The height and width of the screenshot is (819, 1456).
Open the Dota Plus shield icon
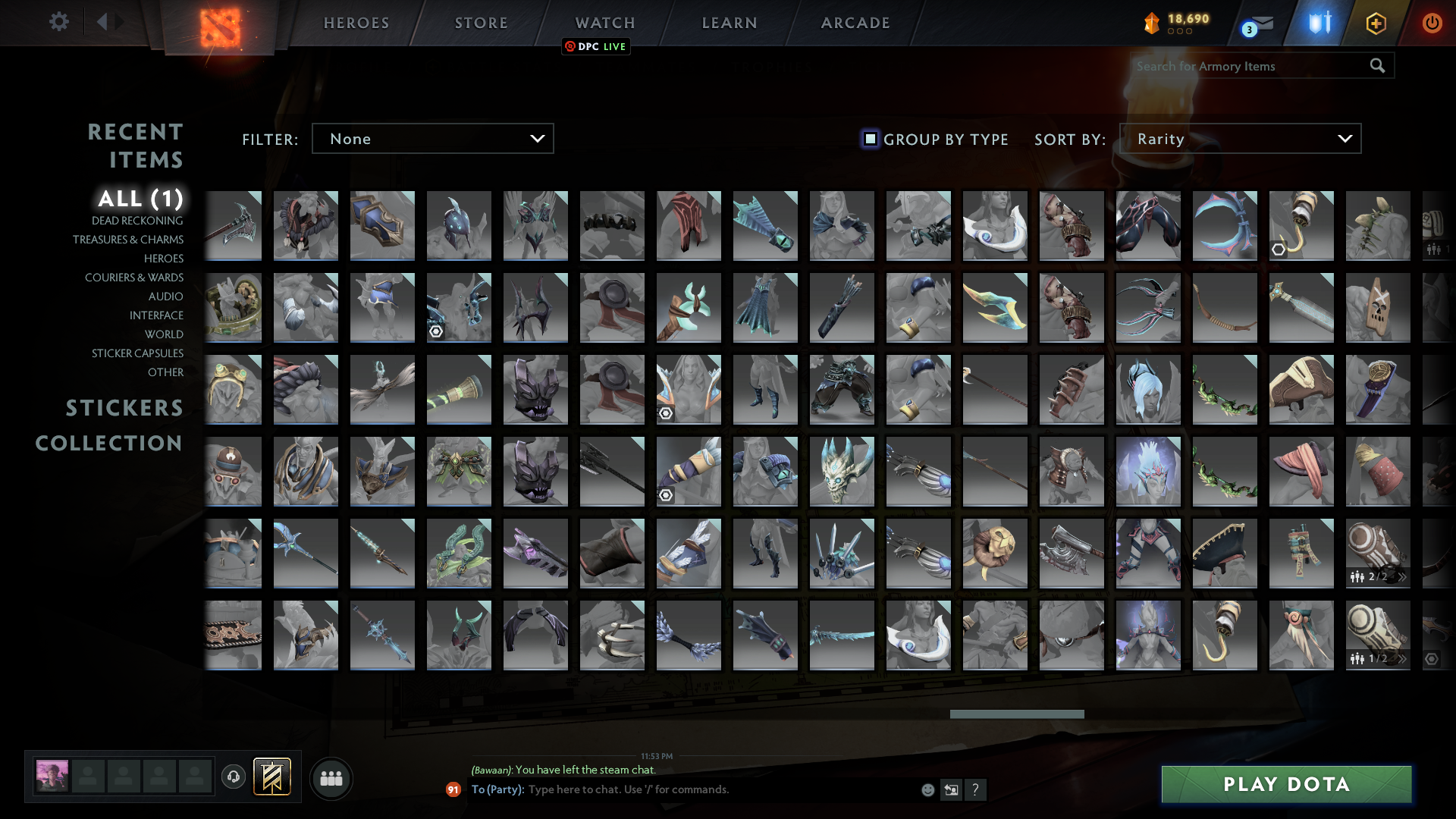[x=1317, y=23]
